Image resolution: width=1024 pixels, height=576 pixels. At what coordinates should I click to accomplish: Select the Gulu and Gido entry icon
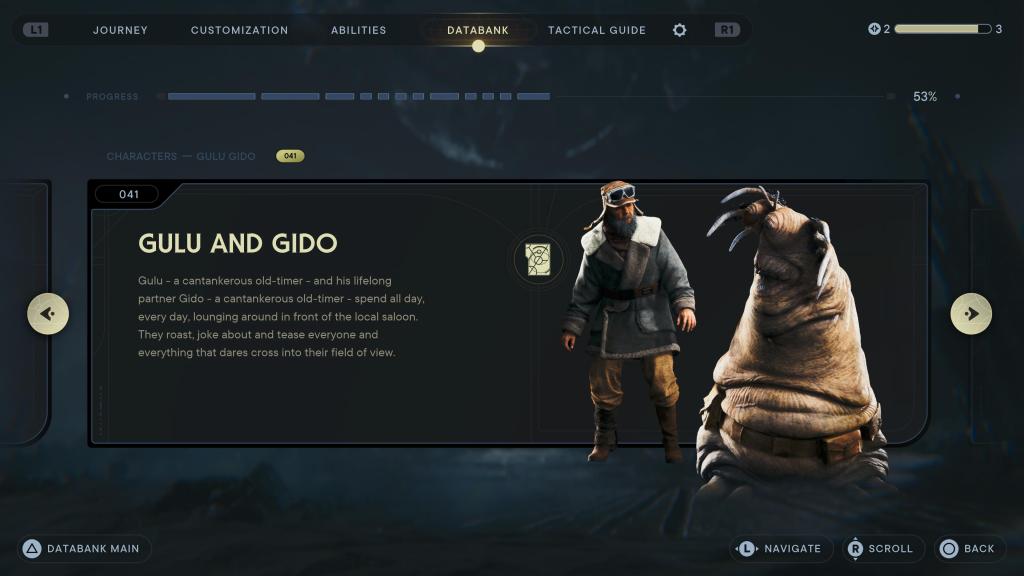538,260
